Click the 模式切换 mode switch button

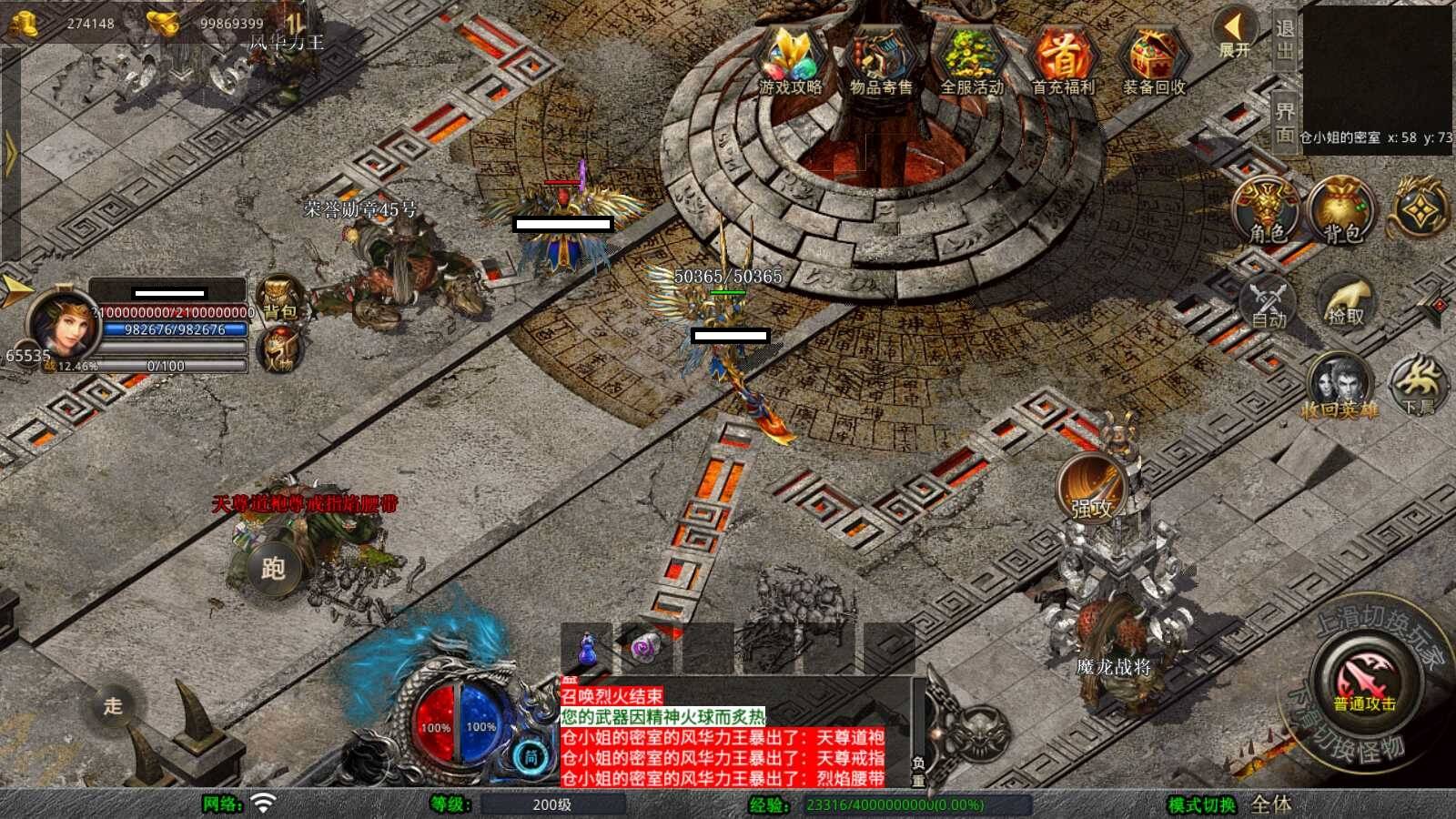1202,805
